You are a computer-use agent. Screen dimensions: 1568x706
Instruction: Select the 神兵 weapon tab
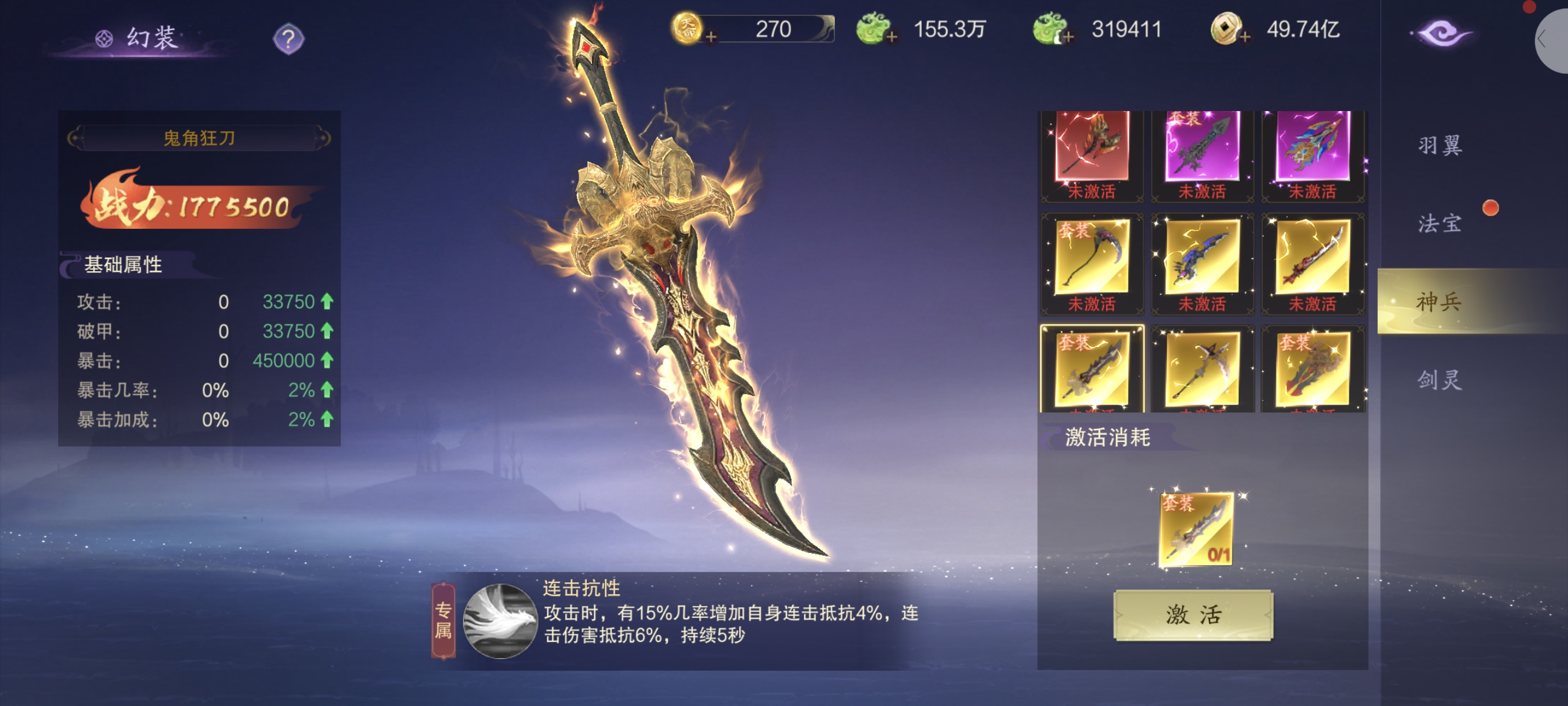point(1440,301)
